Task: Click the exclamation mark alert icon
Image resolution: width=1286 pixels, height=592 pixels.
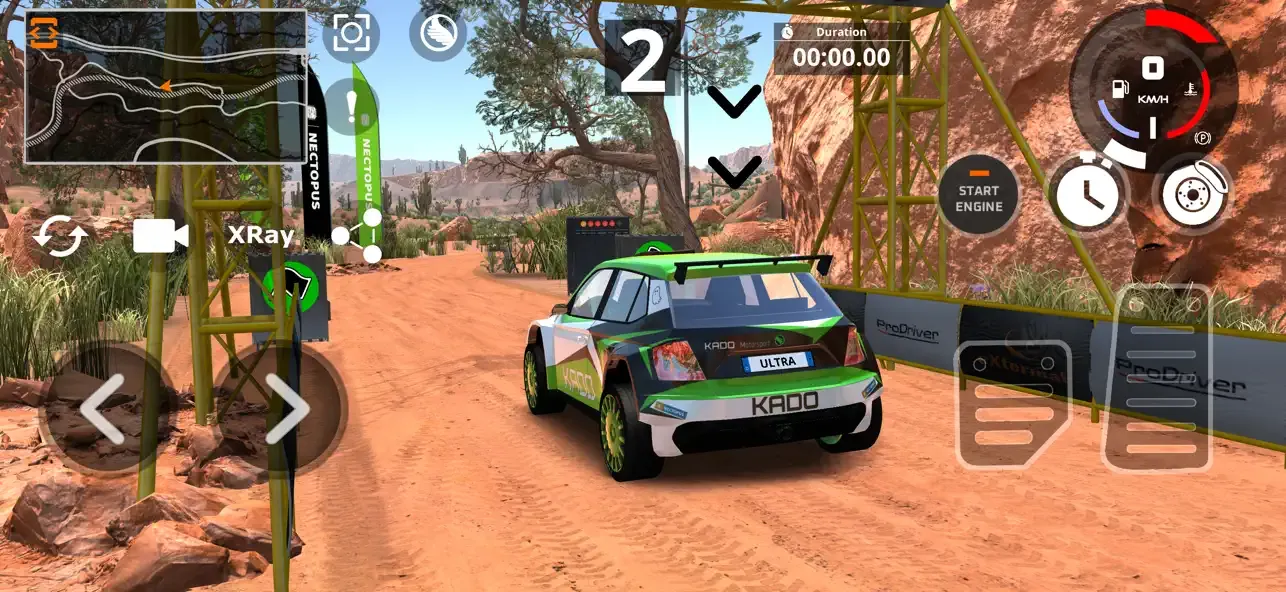Action: (351, 106)
